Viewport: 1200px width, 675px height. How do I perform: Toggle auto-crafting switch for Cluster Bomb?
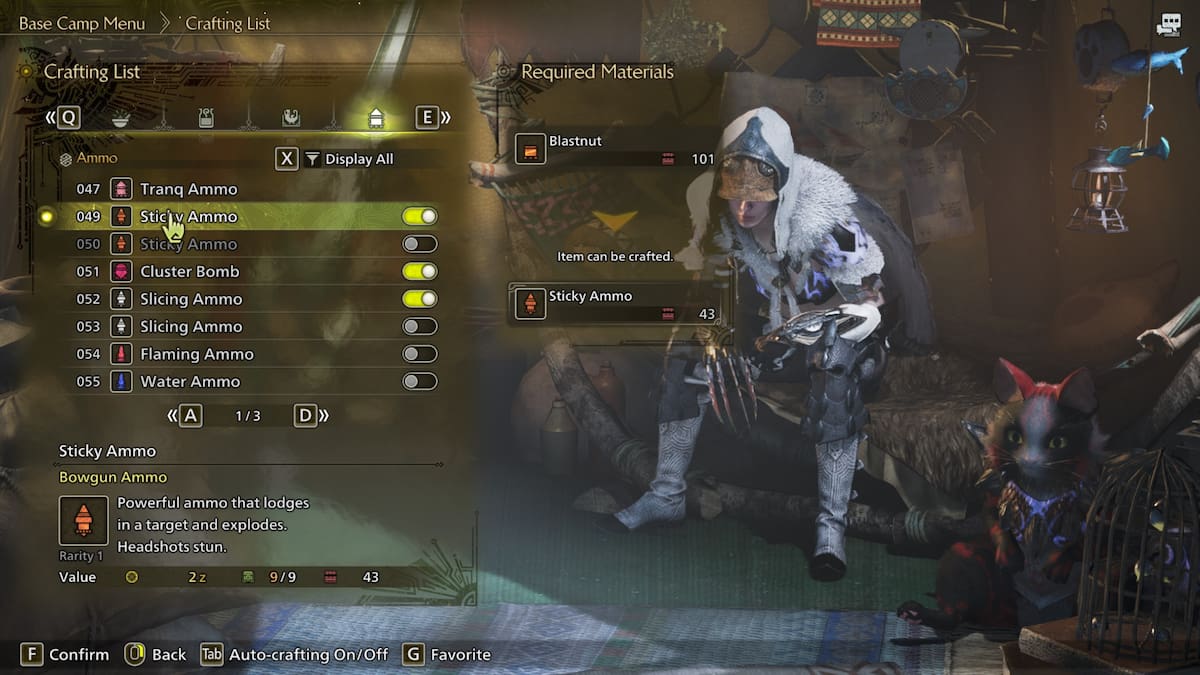coord(419,271)
